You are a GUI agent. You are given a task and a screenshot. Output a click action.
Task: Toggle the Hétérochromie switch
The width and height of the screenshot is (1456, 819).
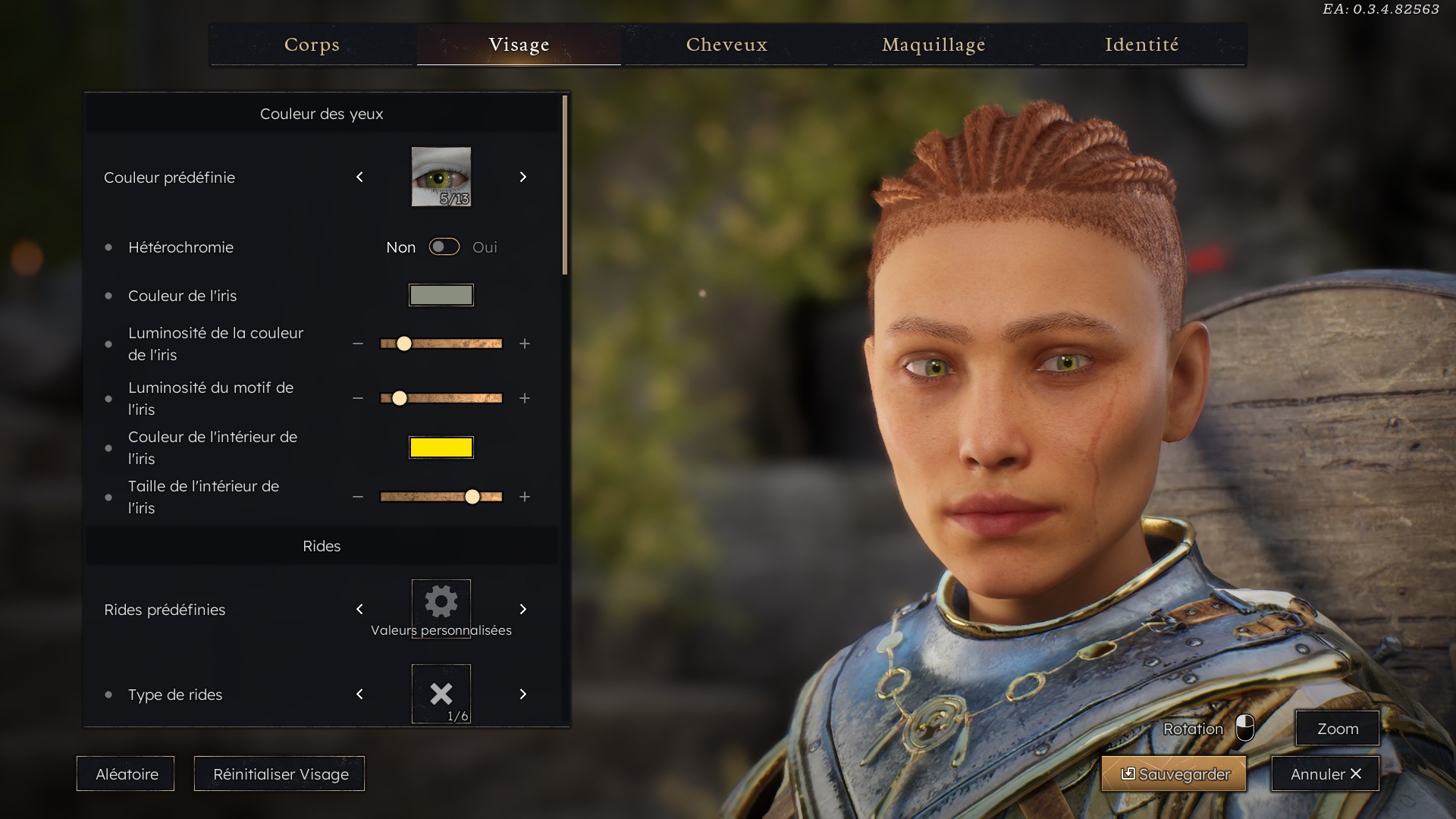click(444, 247)
